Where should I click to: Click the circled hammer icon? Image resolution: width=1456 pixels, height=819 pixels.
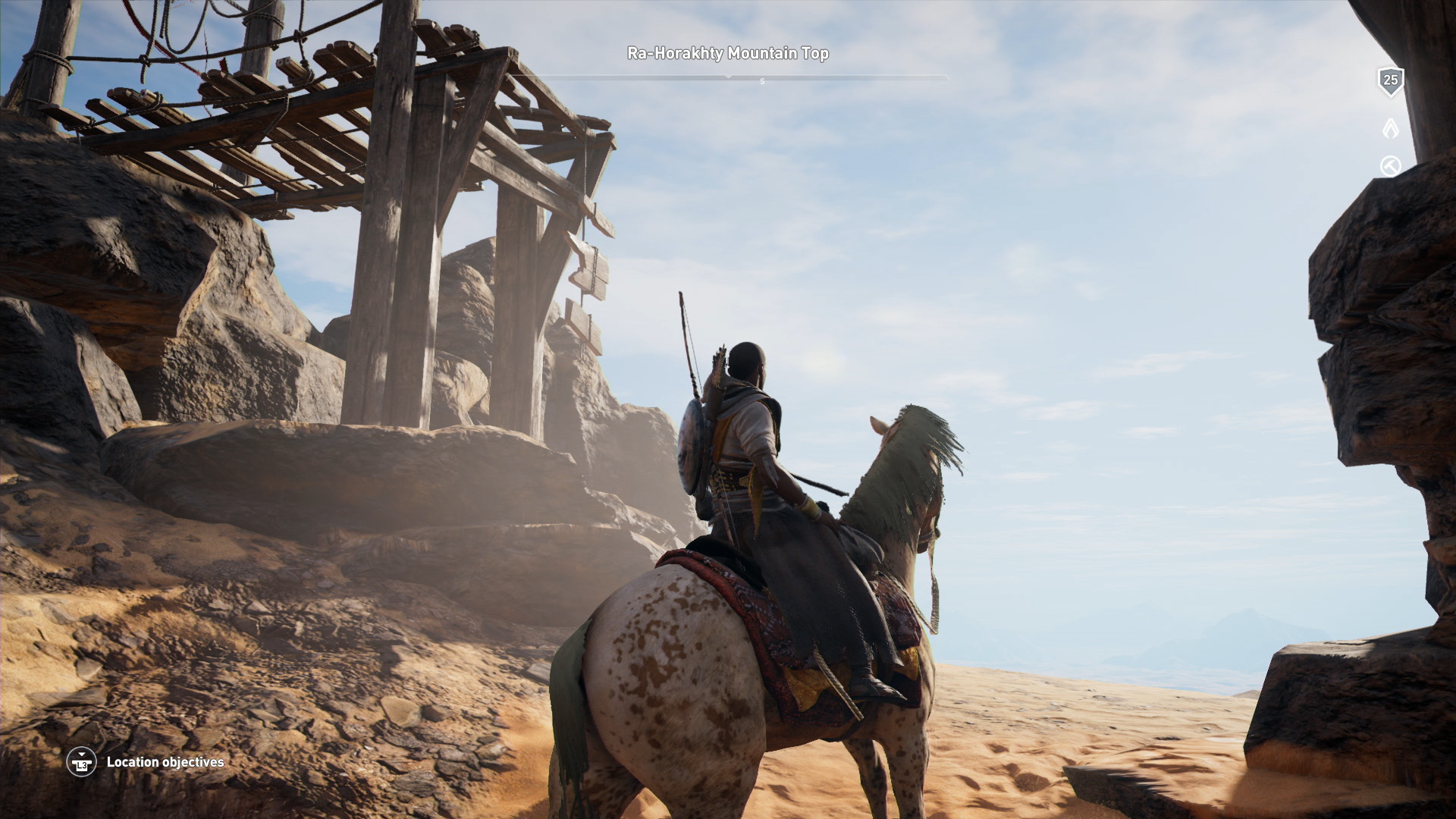pyautogui.click(x=1390, y=166)
